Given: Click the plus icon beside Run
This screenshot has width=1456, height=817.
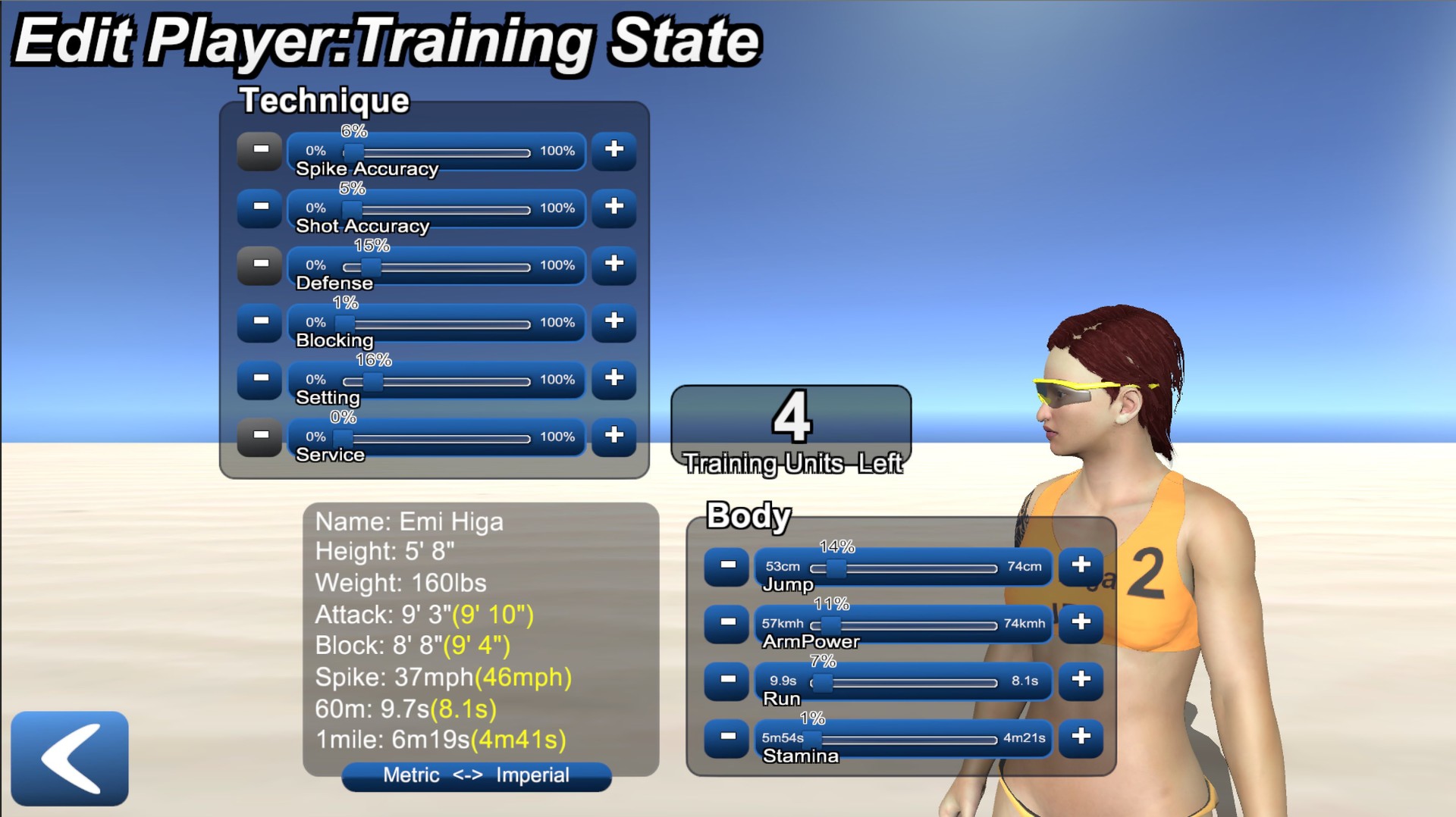Looking at the screenshot, I should 1081,681.
